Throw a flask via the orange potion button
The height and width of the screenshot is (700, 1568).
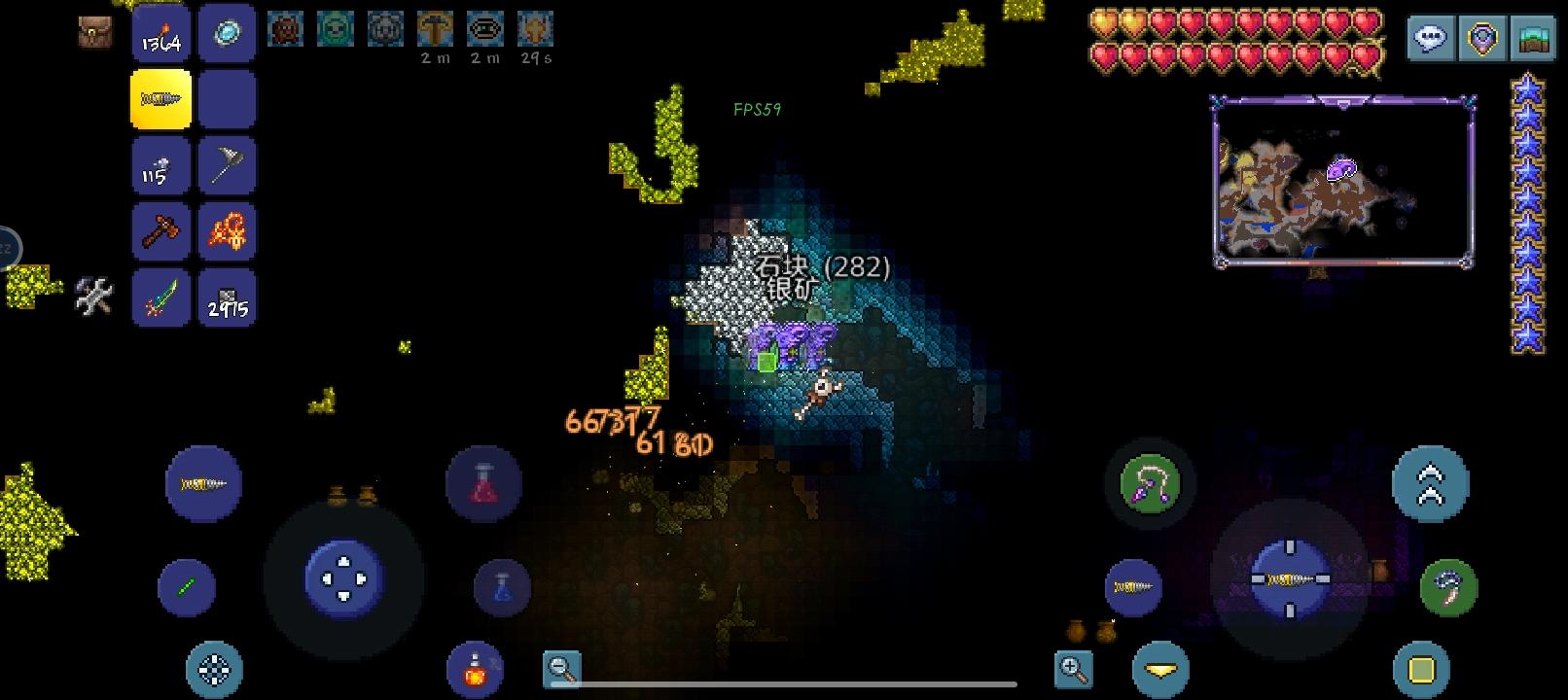pyautogui.click(x=475, y=668)
